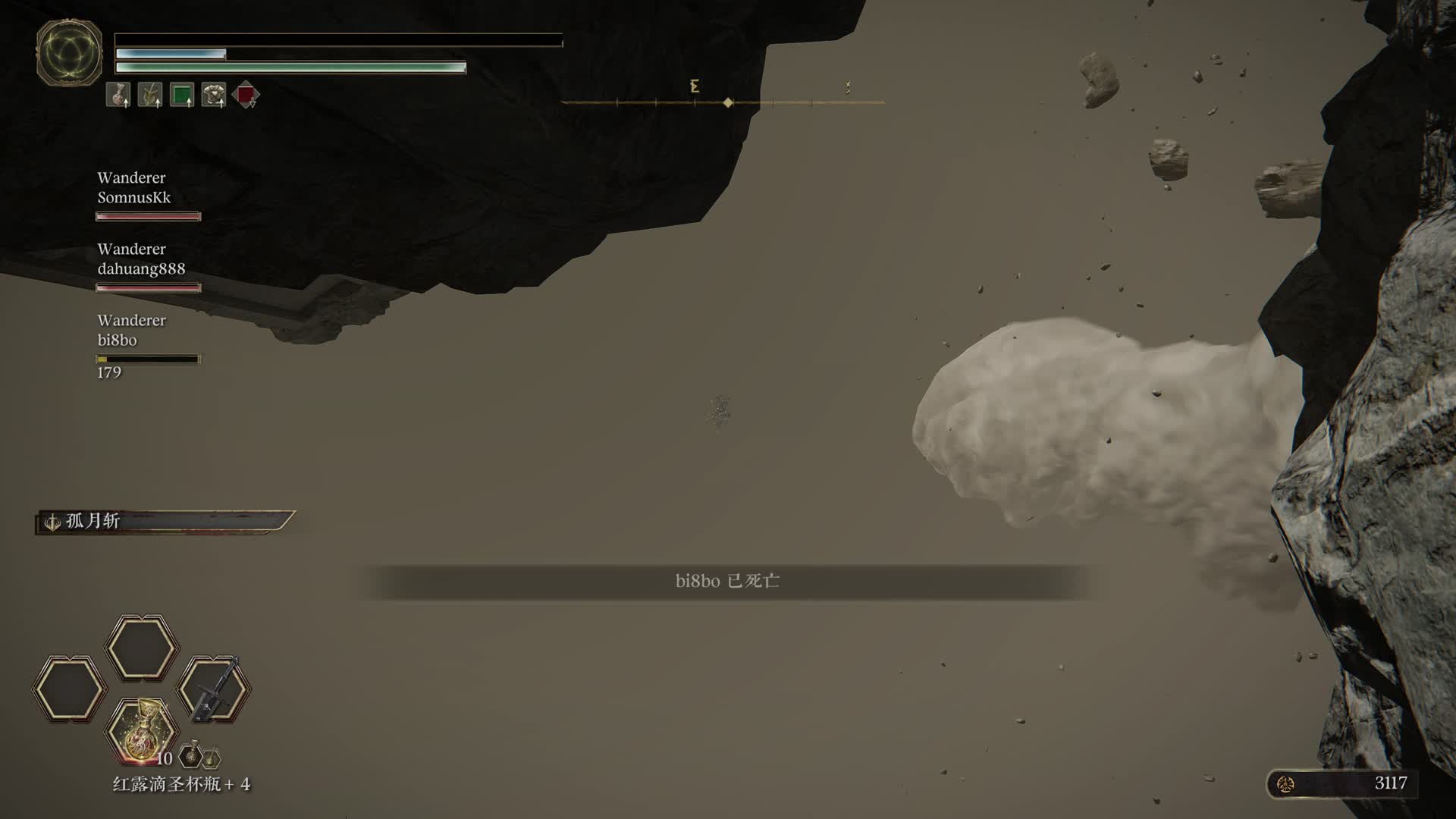Click the compass diamond marker
This screenshot has height=819, width=1456.
[728, 102]
